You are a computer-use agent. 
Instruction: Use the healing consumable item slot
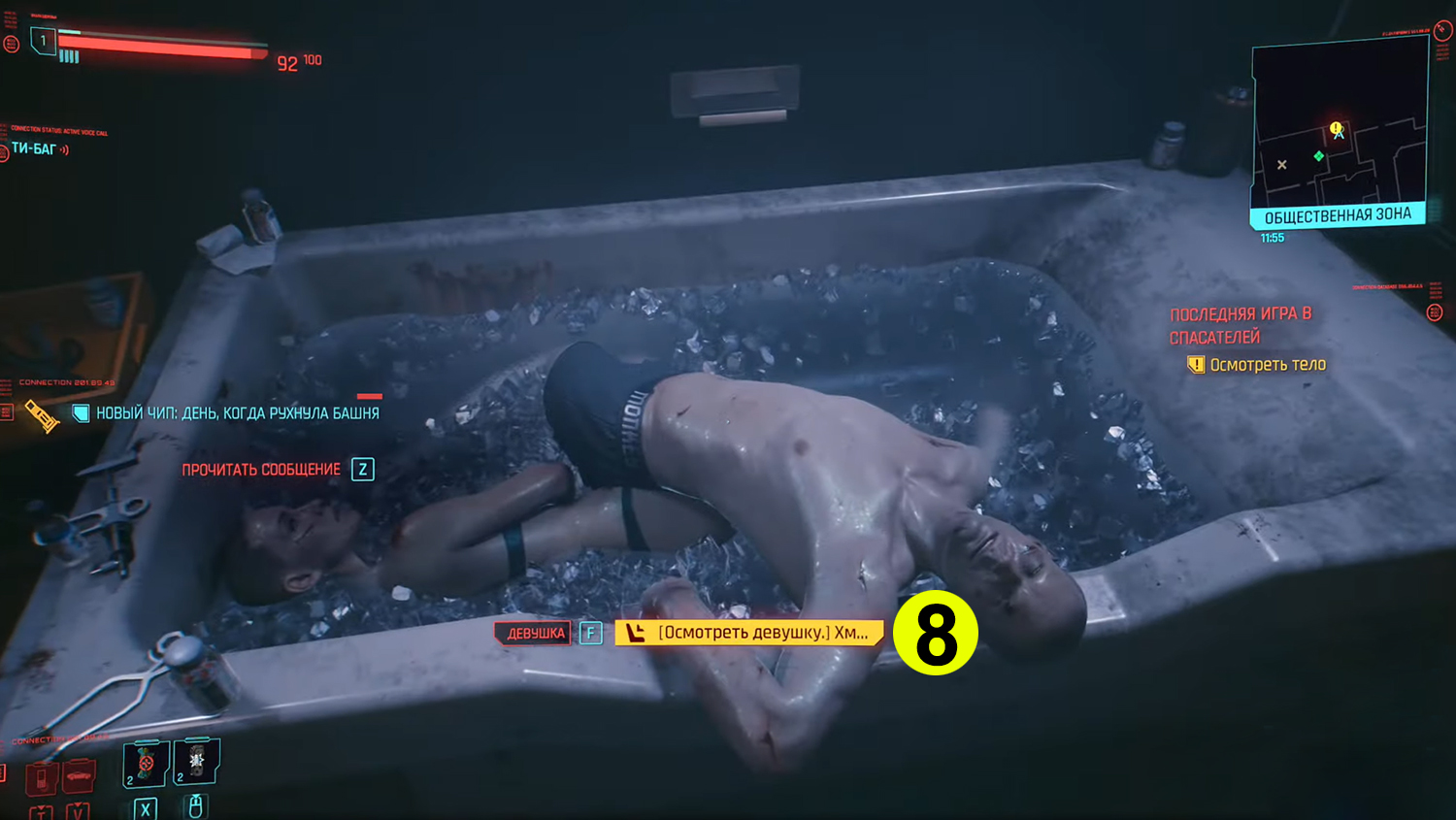coord(143,764)
